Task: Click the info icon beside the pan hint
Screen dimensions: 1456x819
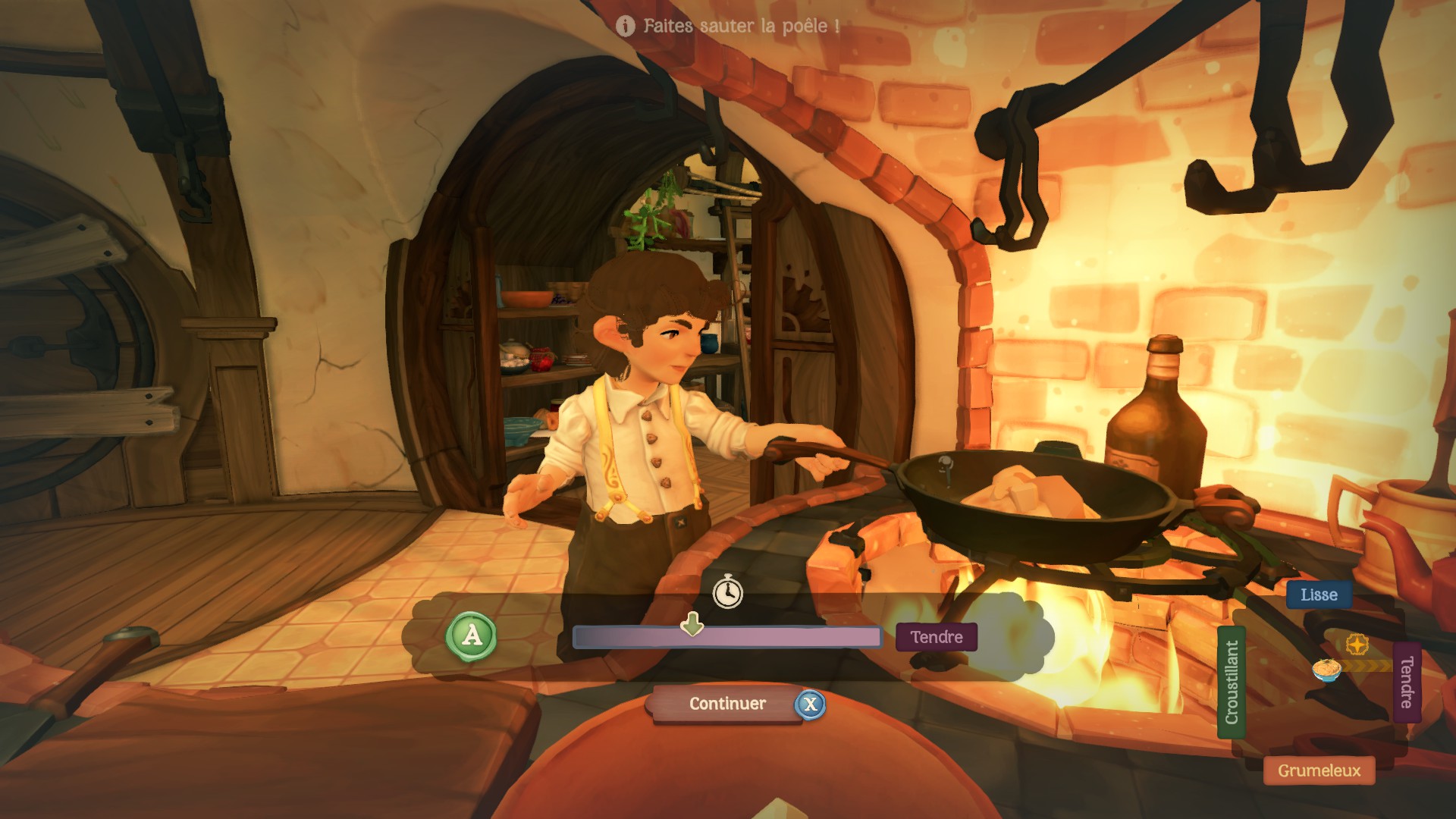Action: pyautogui.click(x=626, y=27)
